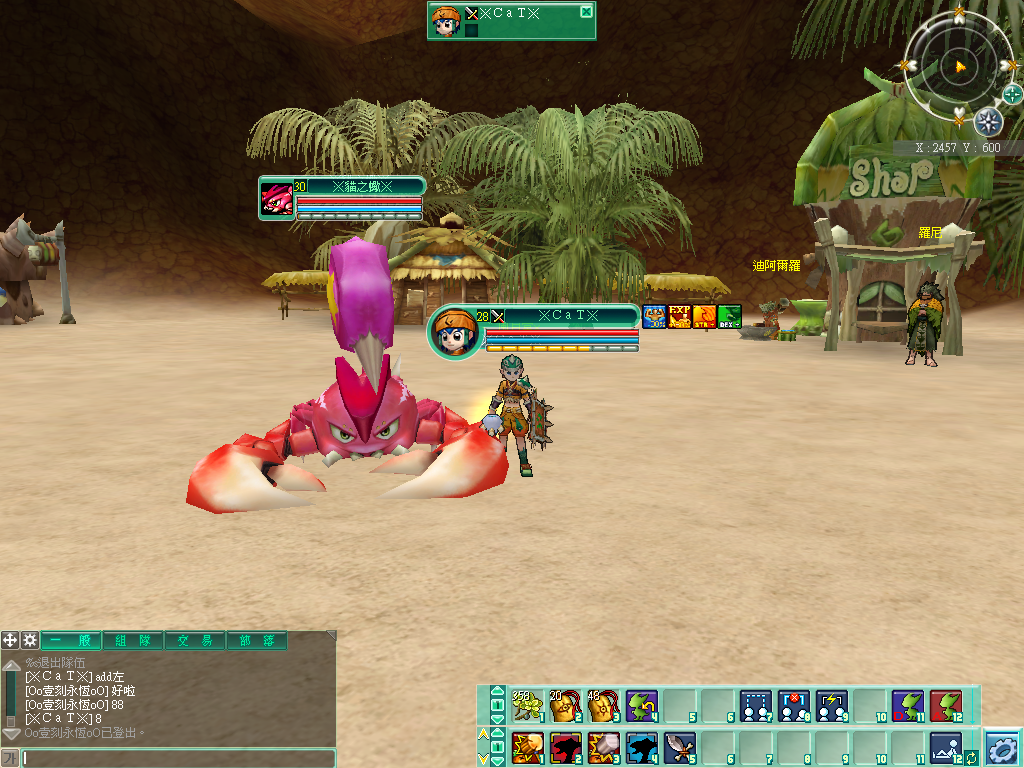This screenshot has height=768, width=1024.
Task: Open the blue gear system menu
Action: [1003, 747]
